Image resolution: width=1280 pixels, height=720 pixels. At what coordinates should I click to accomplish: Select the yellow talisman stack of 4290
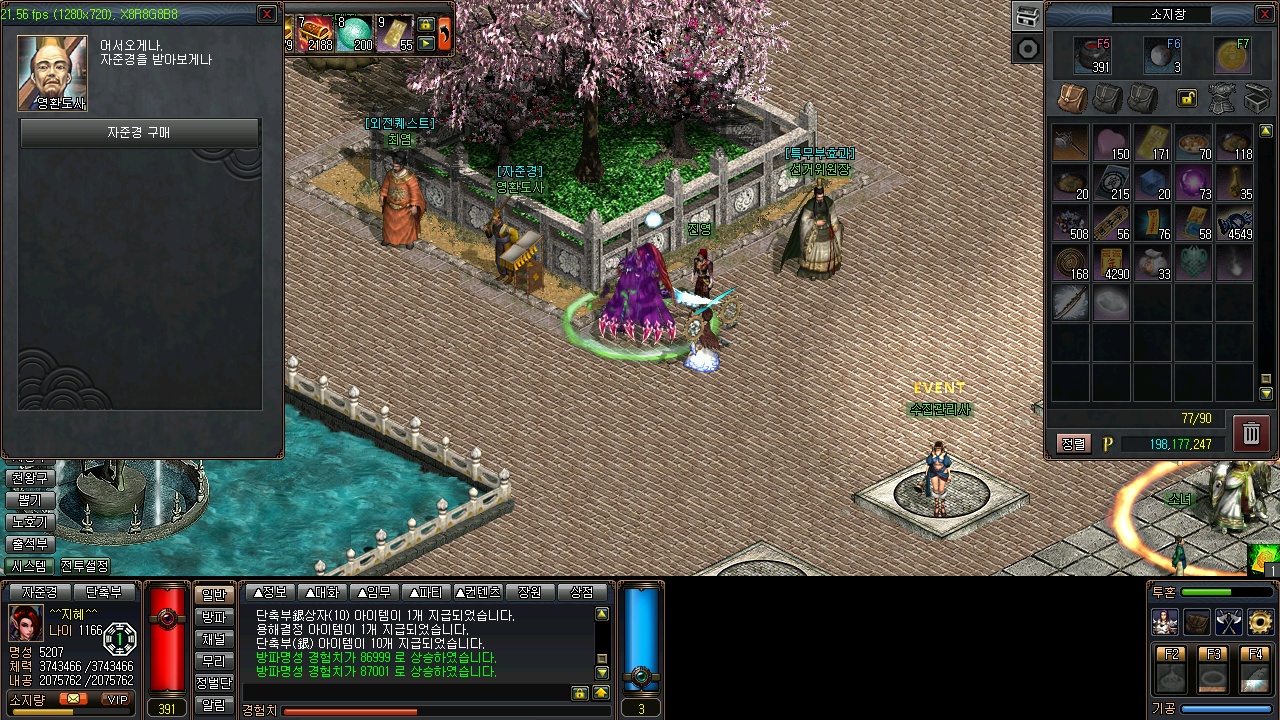pos(1111,263)
